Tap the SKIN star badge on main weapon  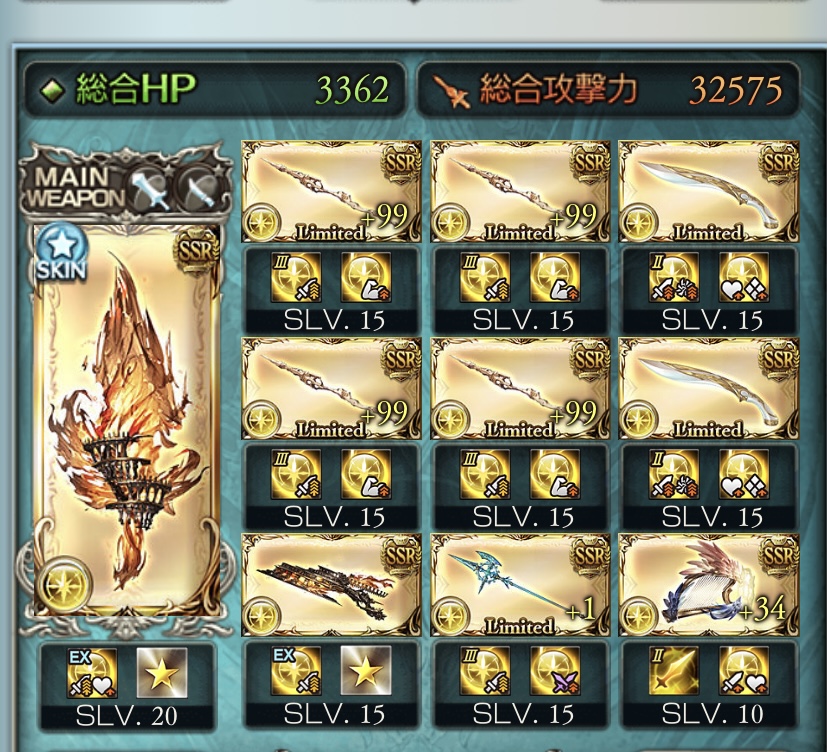pos(61,253)
